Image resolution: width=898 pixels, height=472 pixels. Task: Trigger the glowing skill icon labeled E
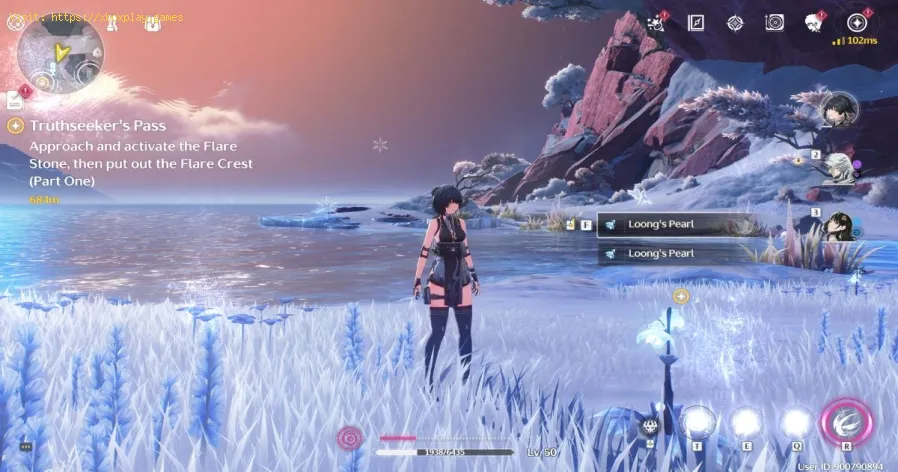coord(744,423)
